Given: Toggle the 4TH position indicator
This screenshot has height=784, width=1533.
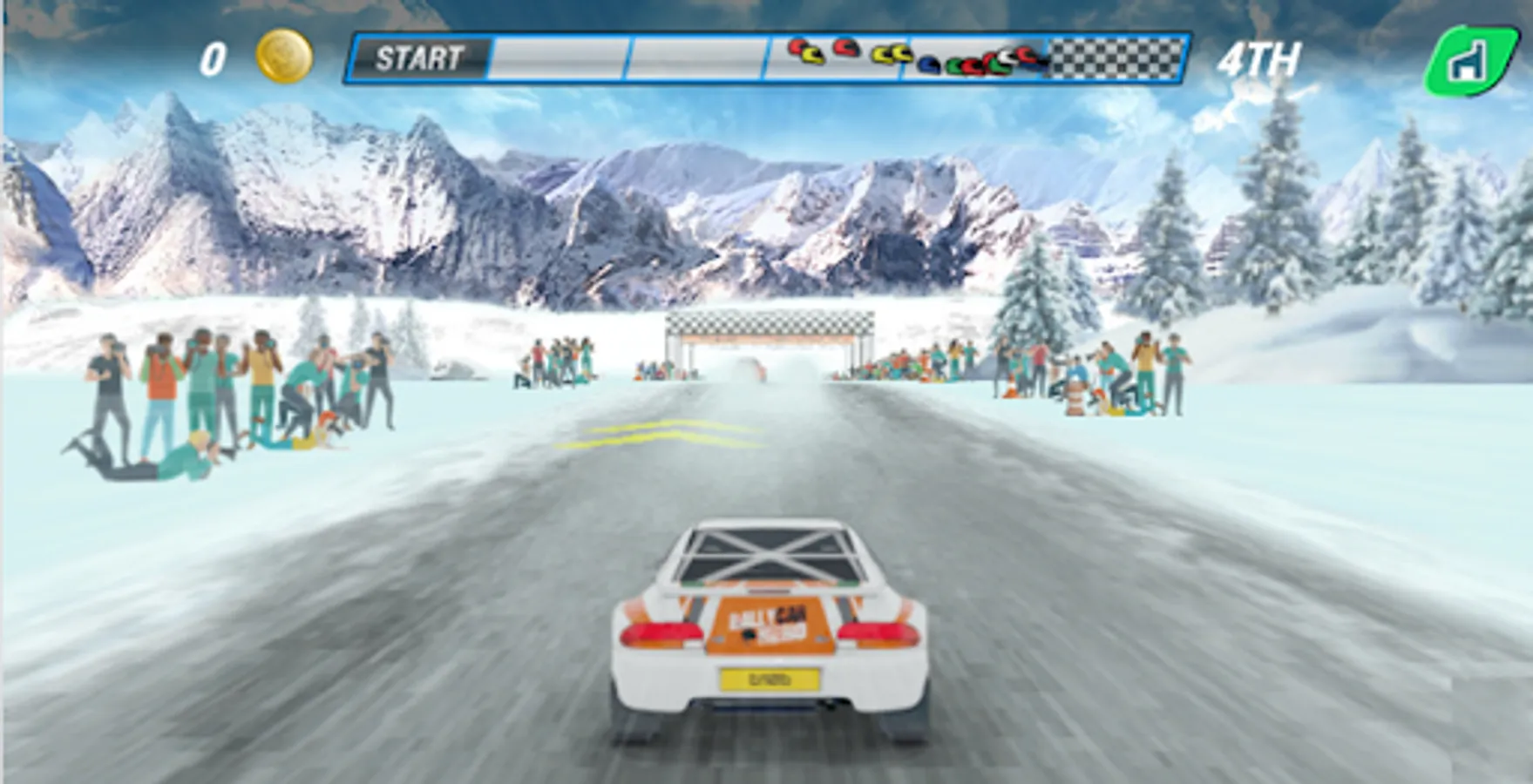Looking at the screenshot, I should 1259,58.
